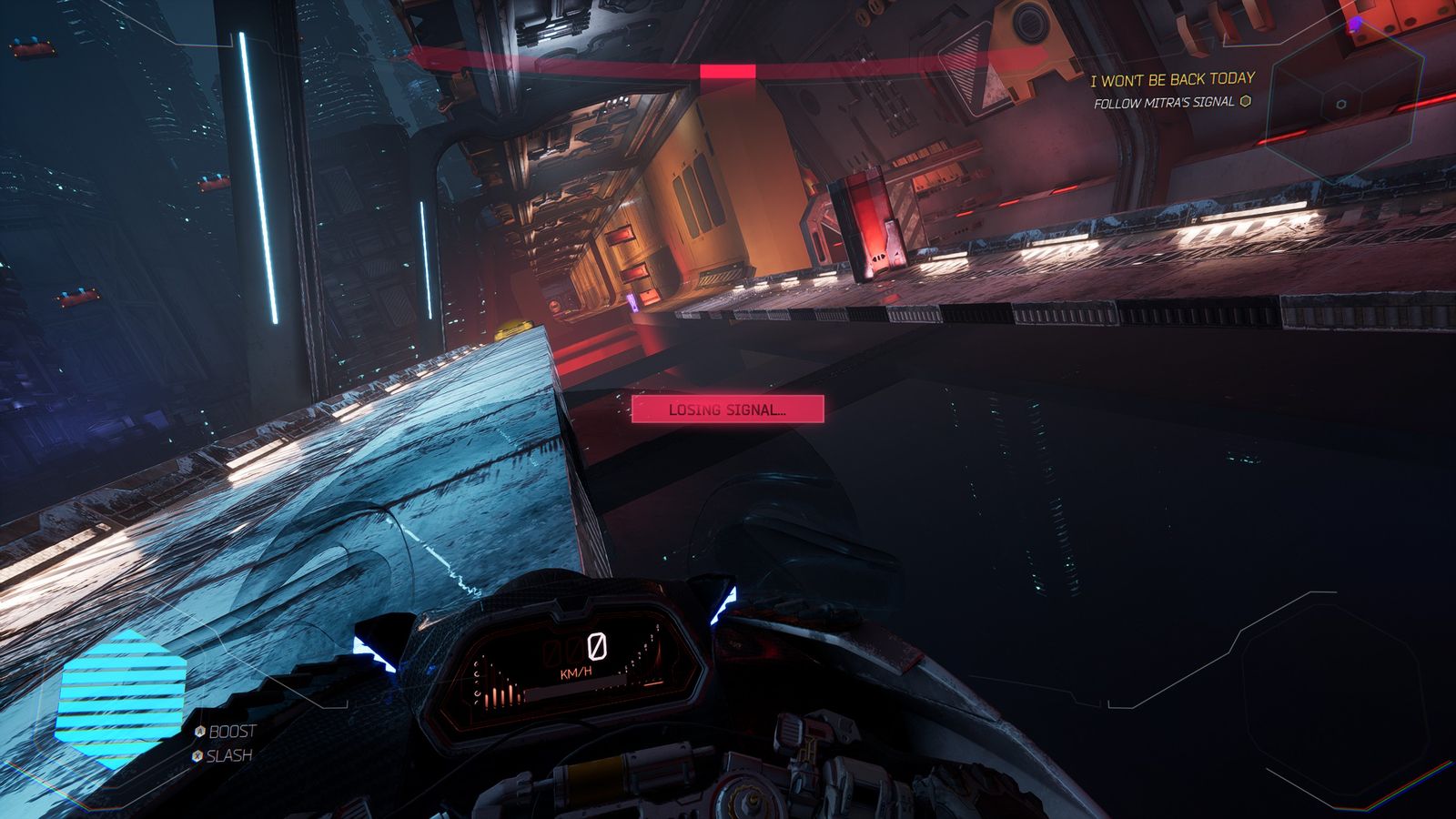Viewport: 1456px width, 819px height.
Task: Select the "I Won't Be Back Today" mission title
Action: tap(1172, 80)
